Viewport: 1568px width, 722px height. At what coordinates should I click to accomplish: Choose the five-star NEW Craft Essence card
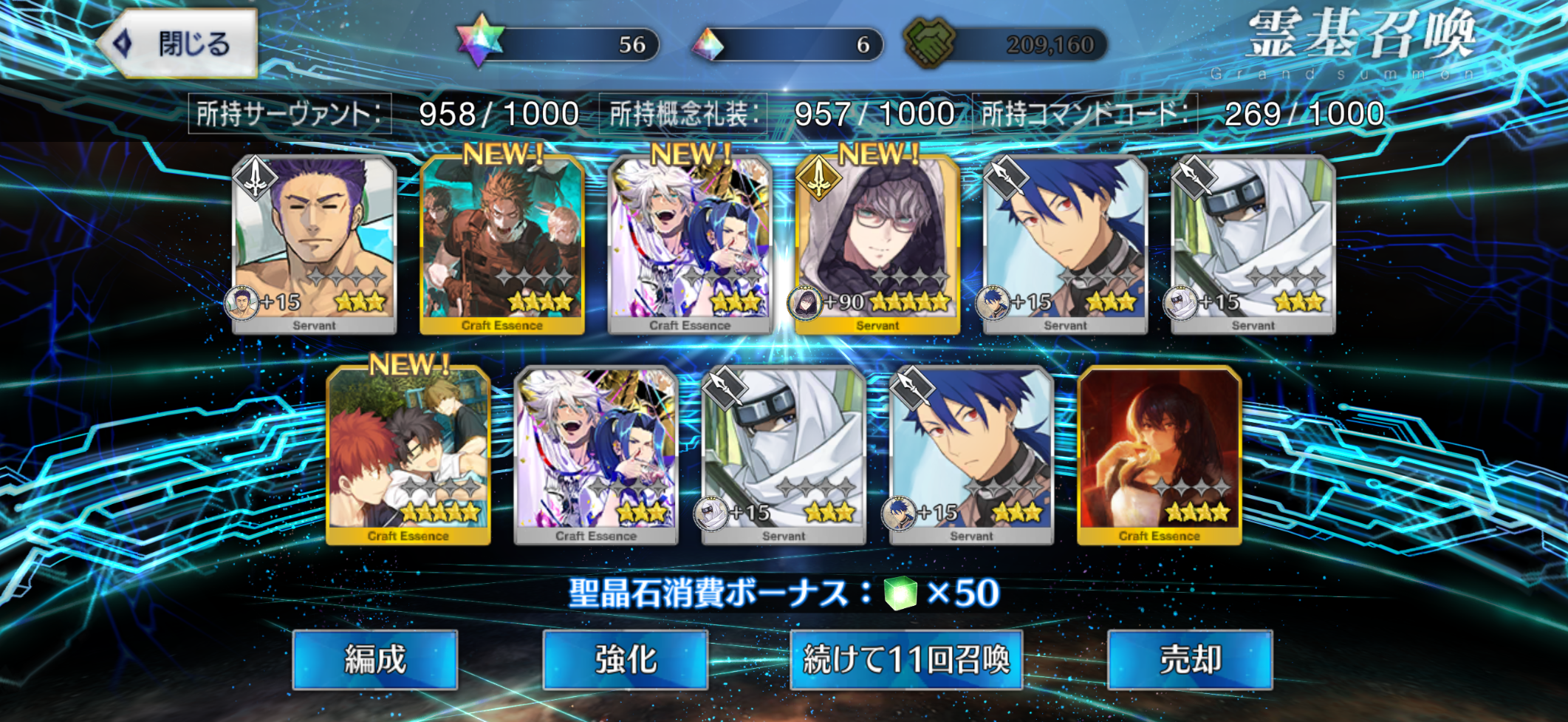click(408, 454)
